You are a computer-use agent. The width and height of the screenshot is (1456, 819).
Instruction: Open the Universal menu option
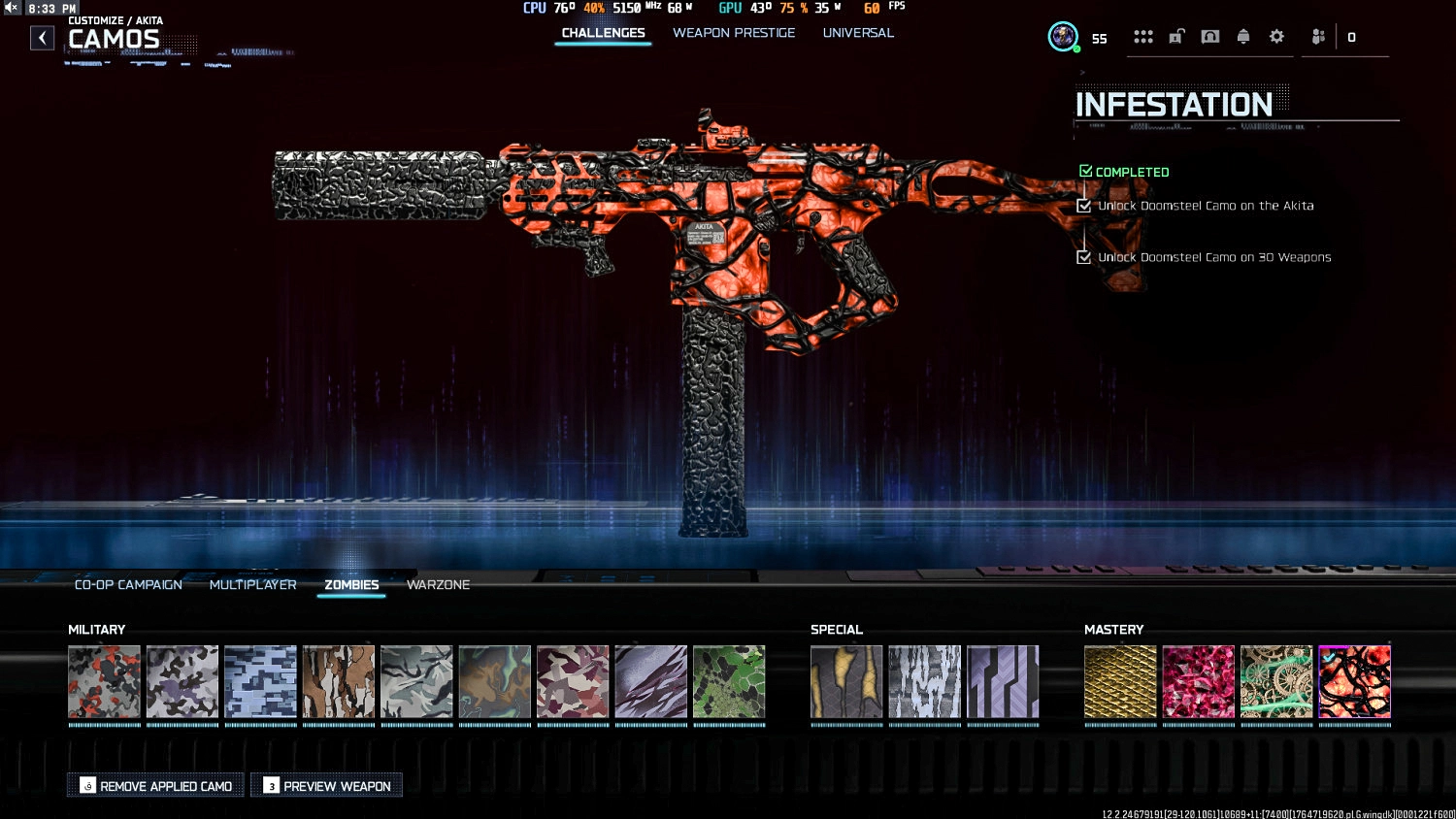(858, 32)
